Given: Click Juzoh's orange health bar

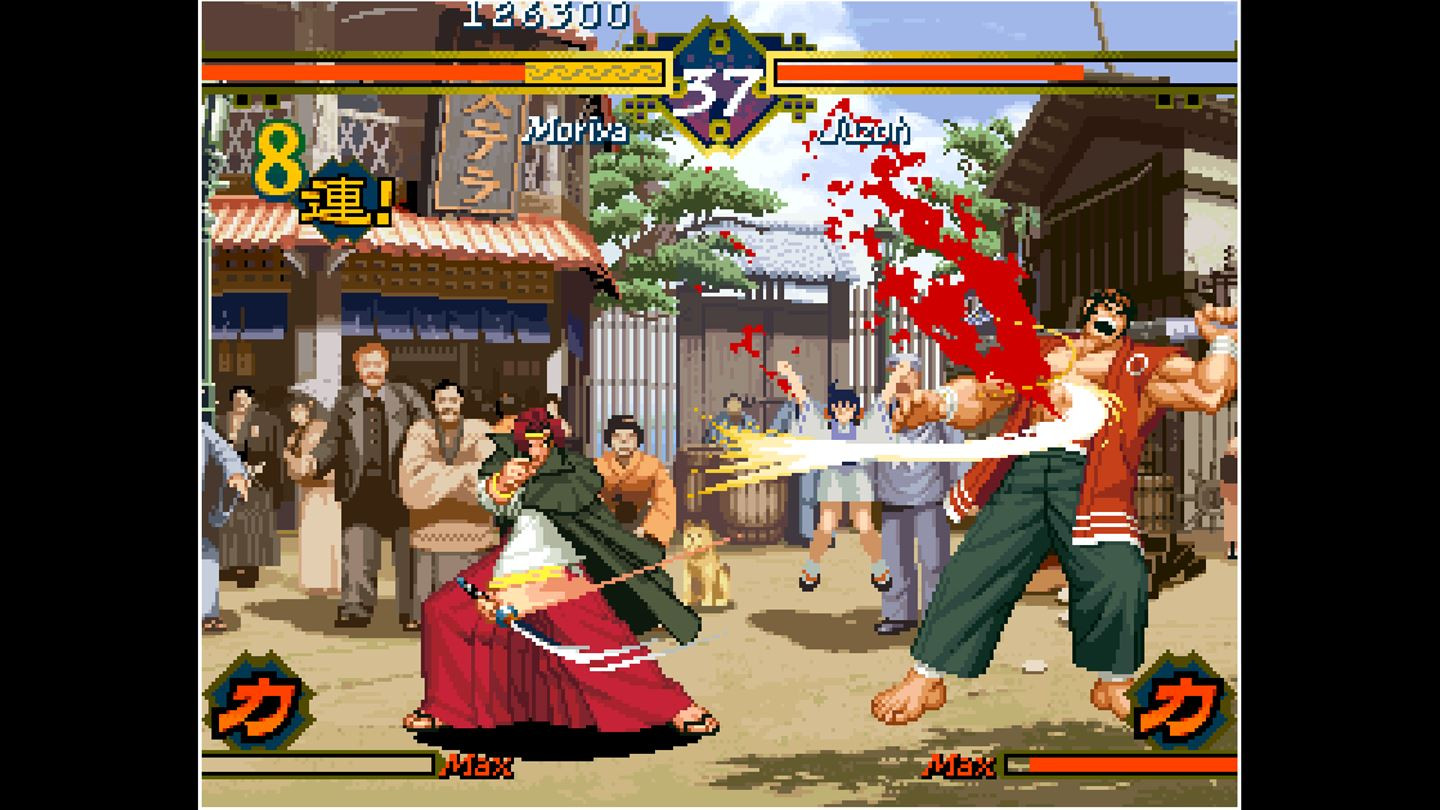Looking at the screenshot, I should (930, 72).
